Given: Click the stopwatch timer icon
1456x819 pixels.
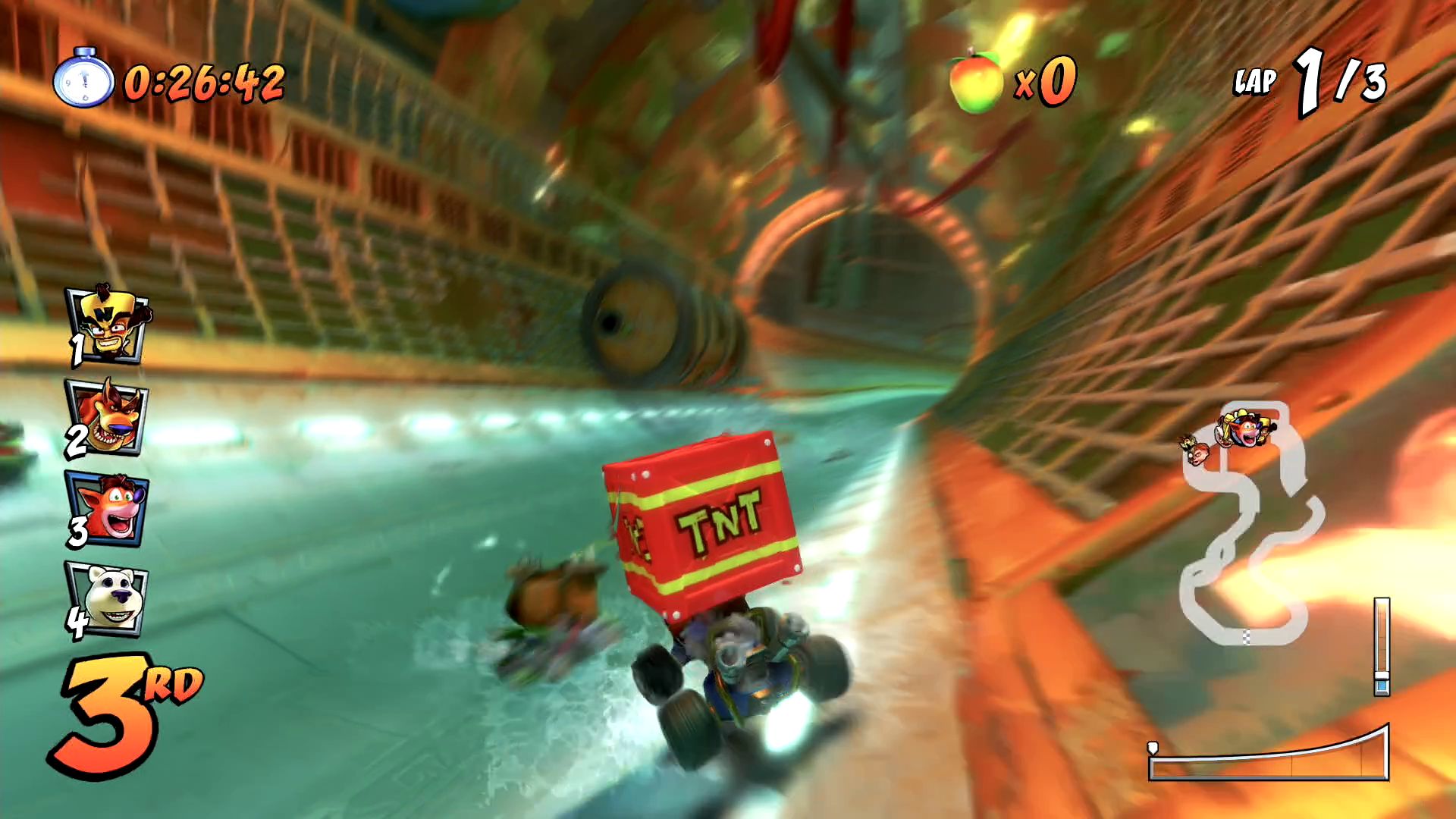Looking at the screenshot, I should 83,79.
